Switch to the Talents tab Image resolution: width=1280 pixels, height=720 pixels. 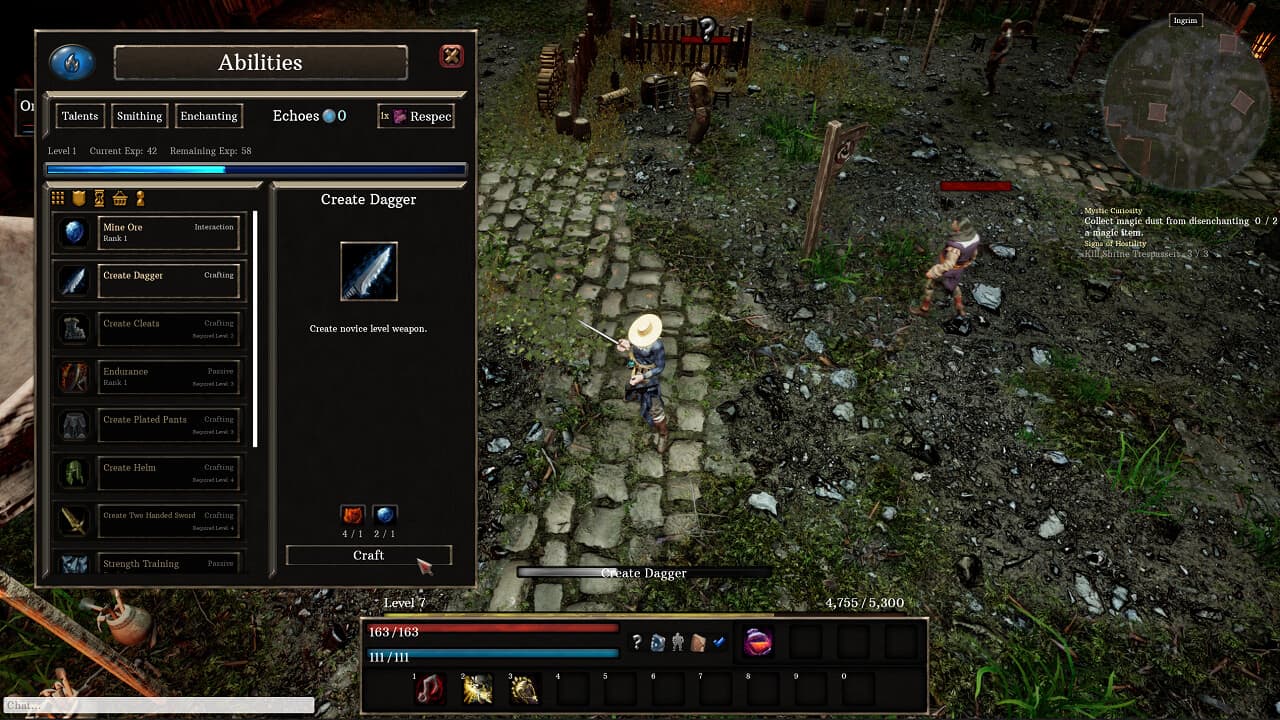(80, 116)
